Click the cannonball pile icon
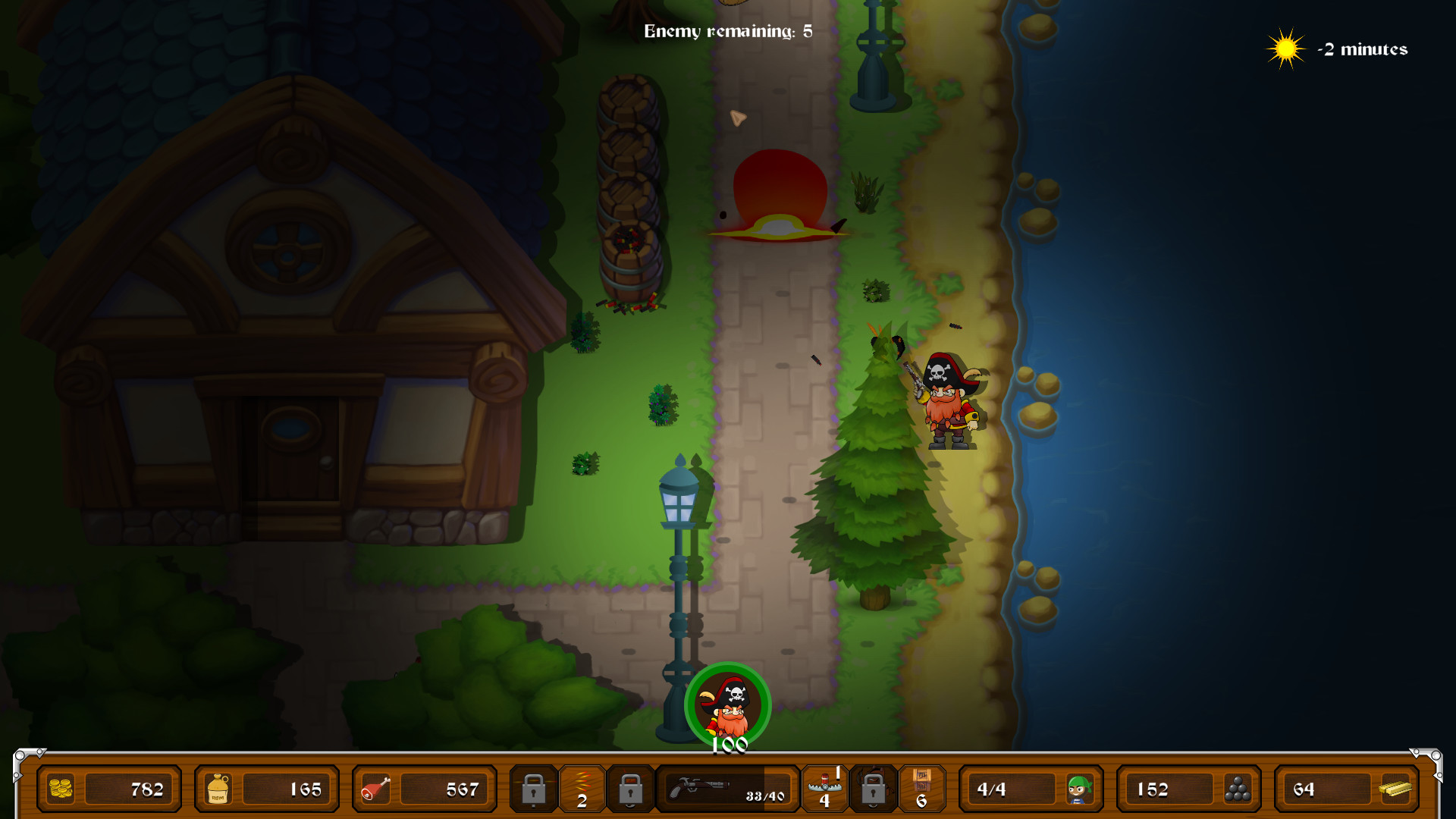Image resolution: width=1456 pixels, height=819 pixels. [x=1238, y=789]
